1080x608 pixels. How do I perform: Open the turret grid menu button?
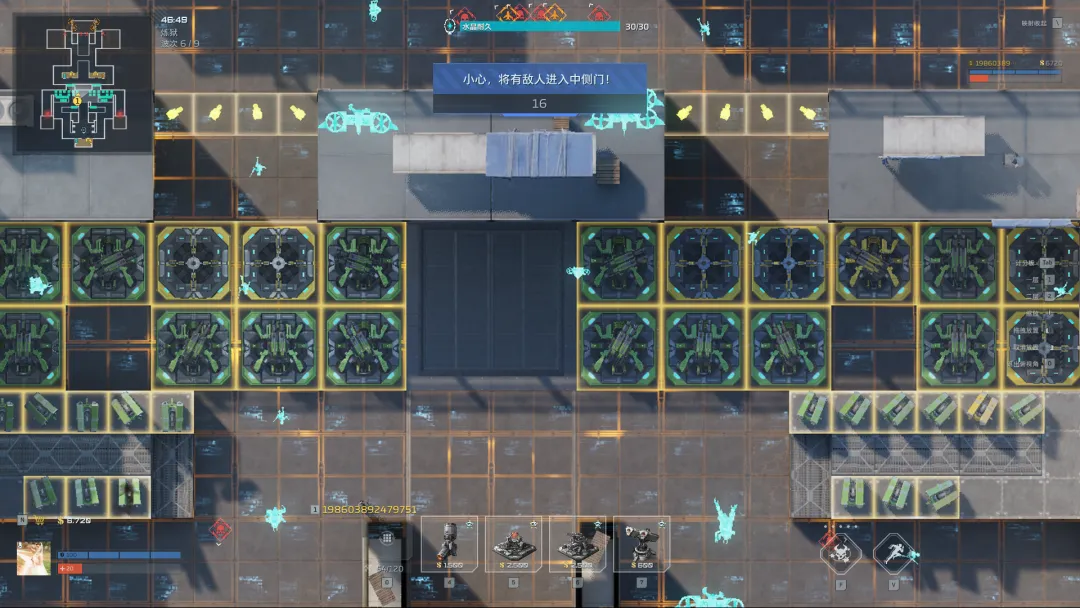[386, 539]
